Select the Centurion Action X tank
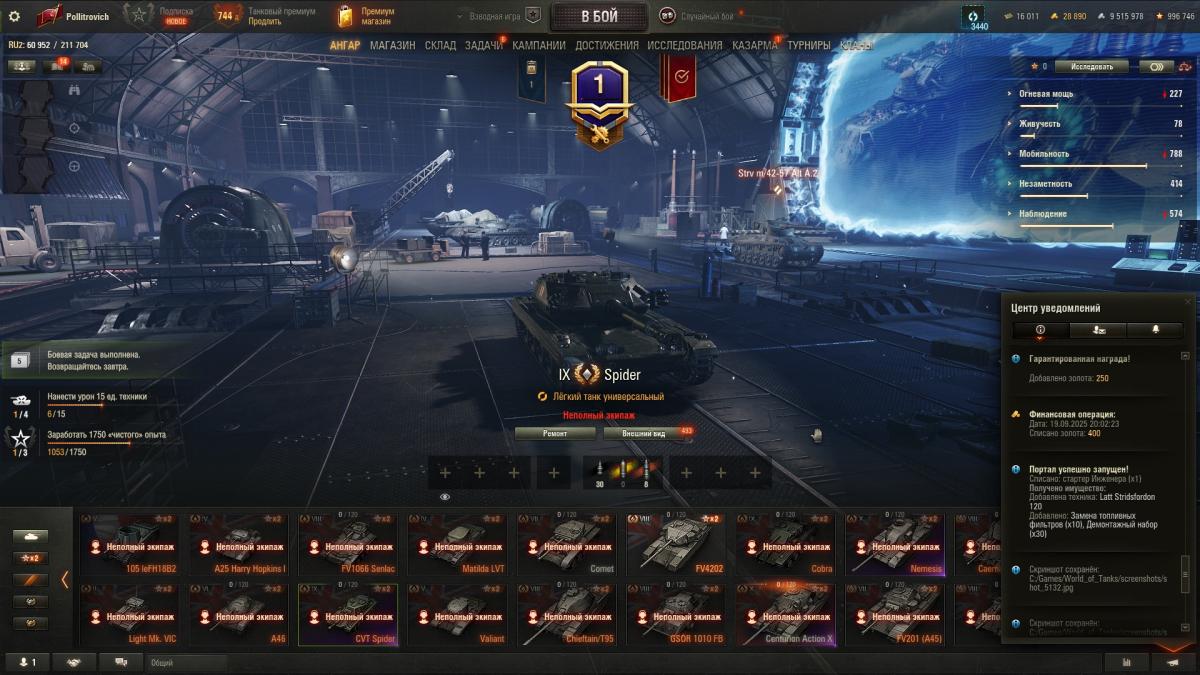The height and width of the screenshot is (675, 1200). [787, 613]
